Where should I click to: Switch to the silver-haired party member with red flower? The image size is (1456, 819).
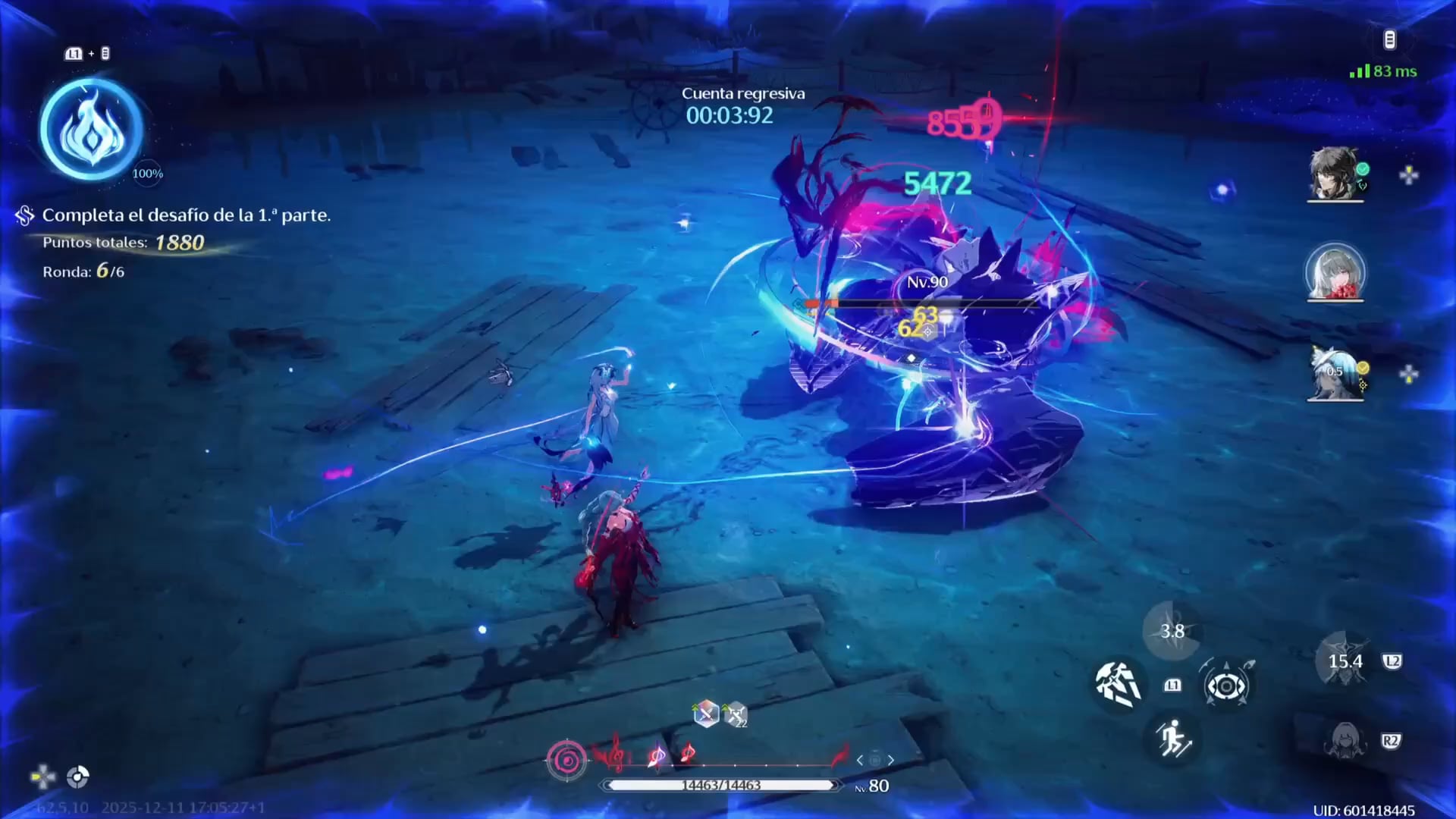pyautogui.click(x=1335, y=271)
